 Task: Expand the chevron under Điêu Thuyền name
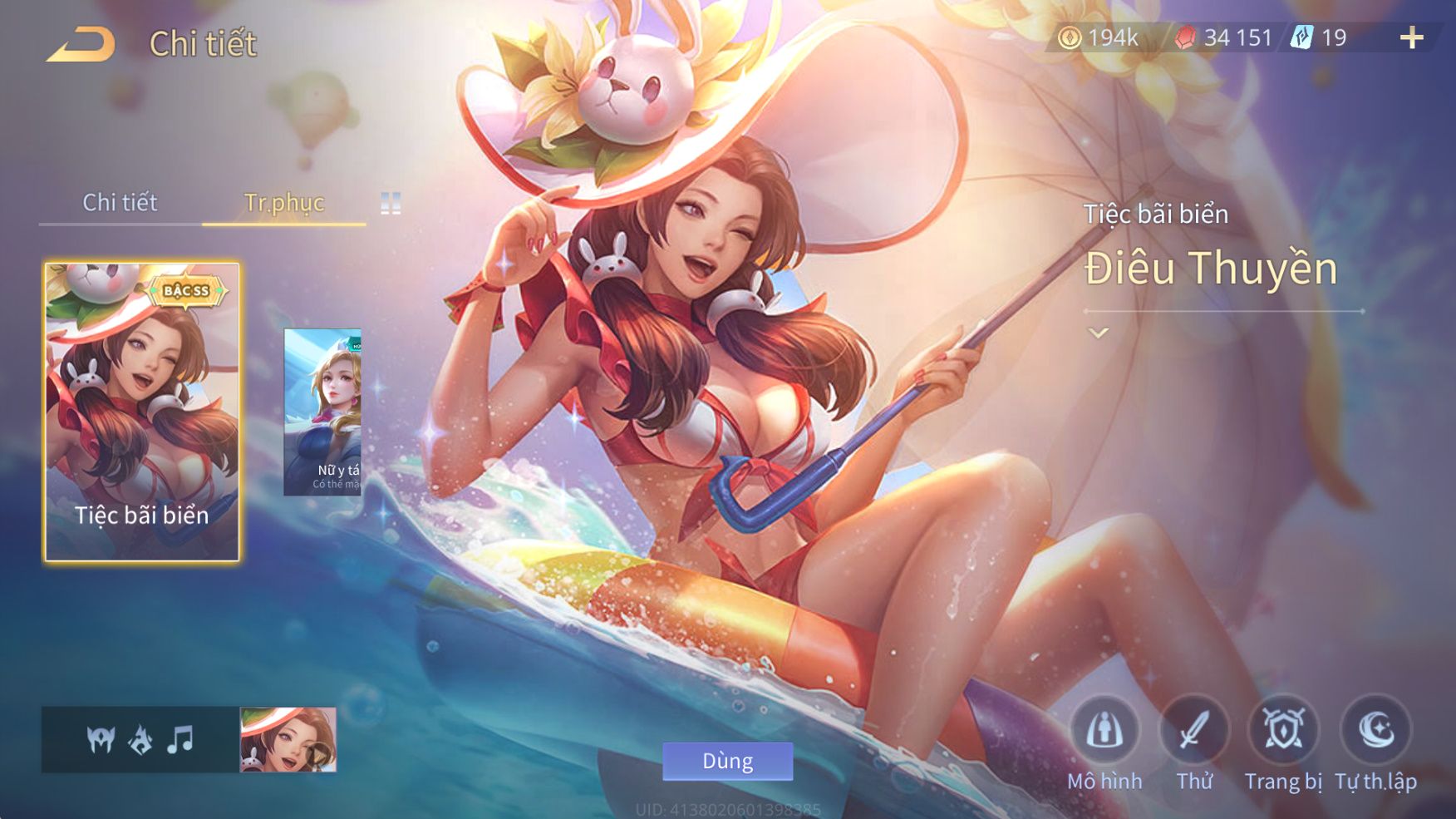[1099, 333]
